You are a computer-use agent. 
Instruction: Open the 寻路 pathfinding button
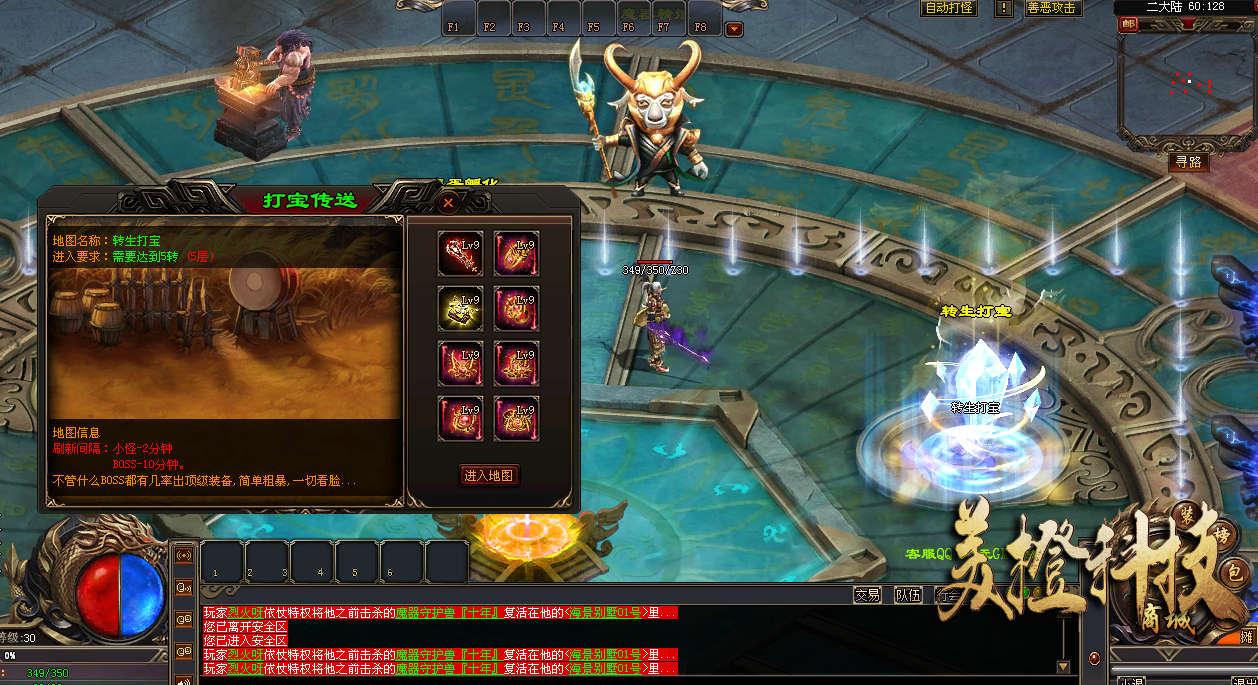1189,161
